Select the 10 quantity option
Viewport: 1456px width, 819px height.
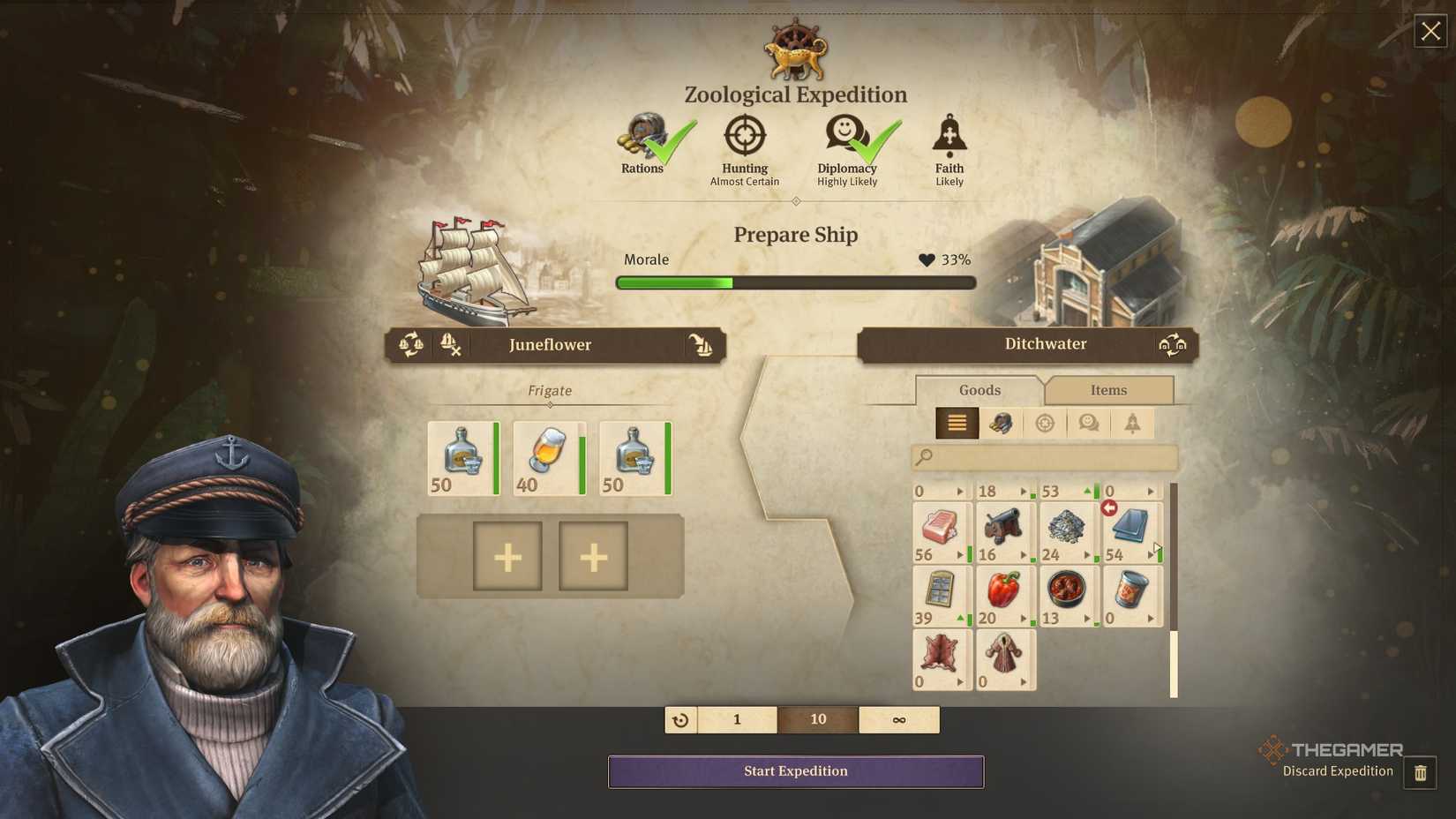[x=816, y=719]
